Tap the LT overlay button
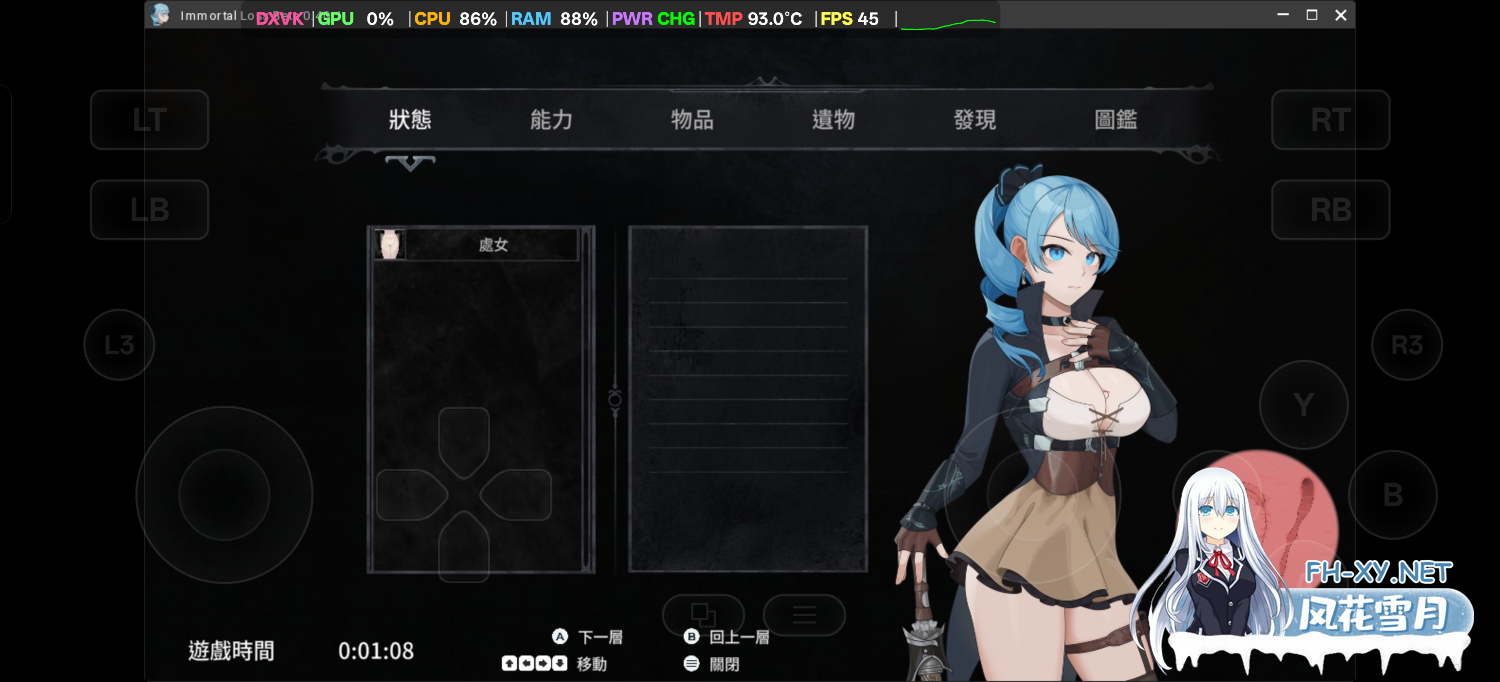The height and width of the screenshot is (682, 1500). click(x=150, y=120)
